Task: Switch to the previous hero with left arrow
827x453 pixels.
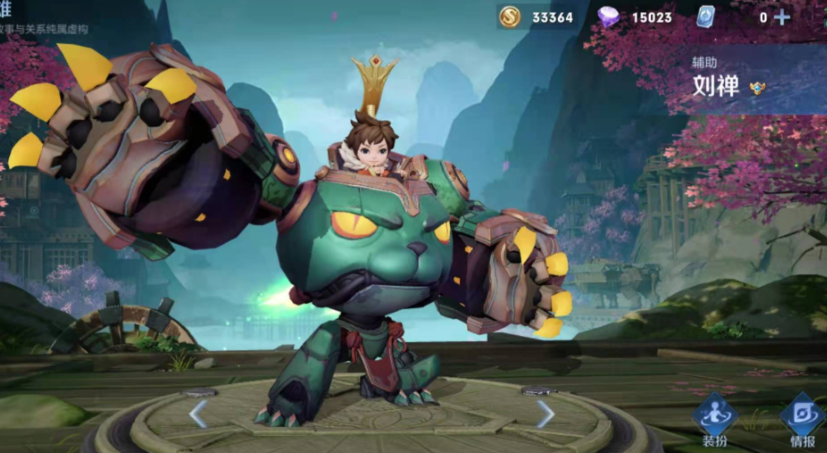Action: (198, 412)
